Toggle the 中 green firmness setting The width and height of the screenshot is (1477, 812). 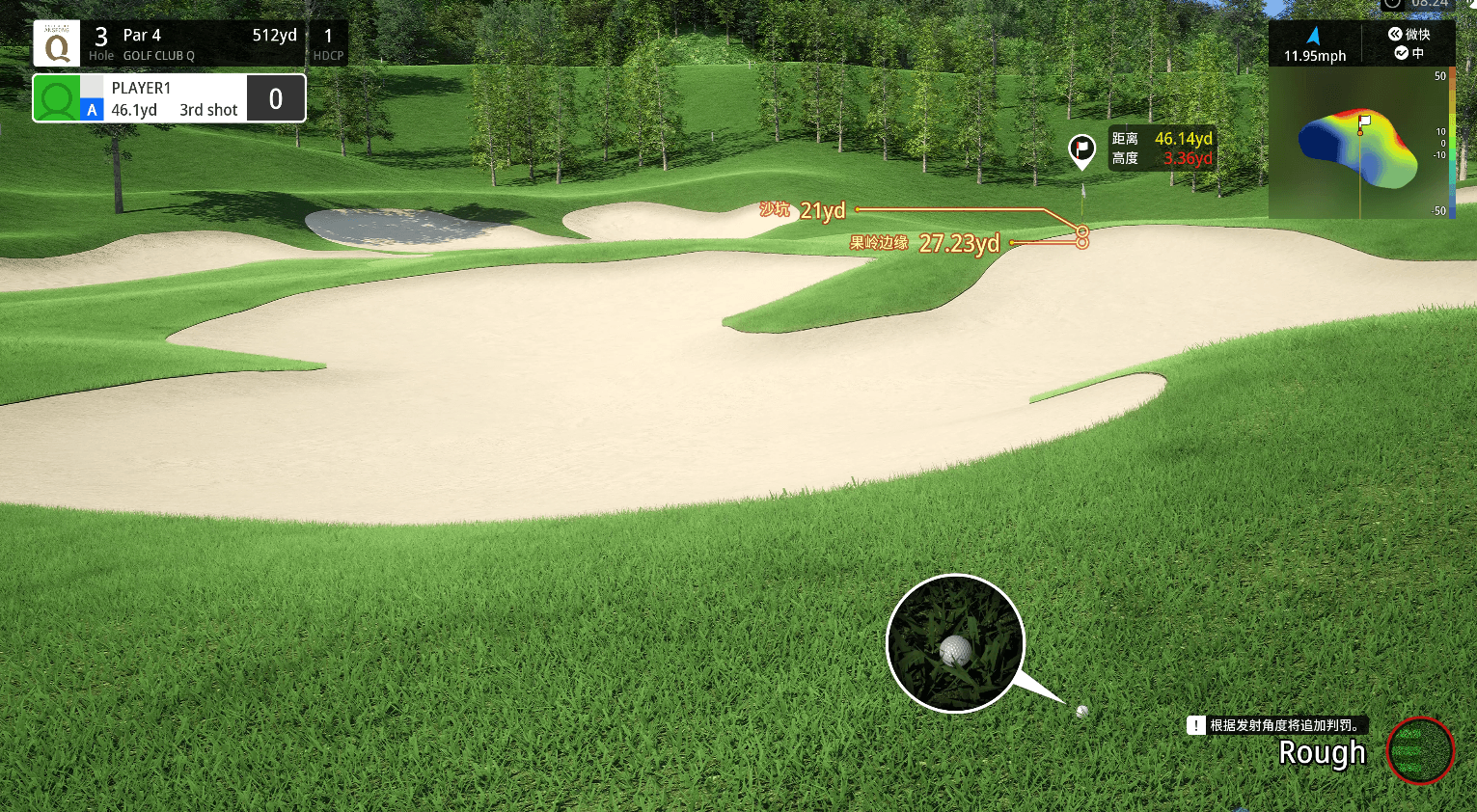point(1409,53)
